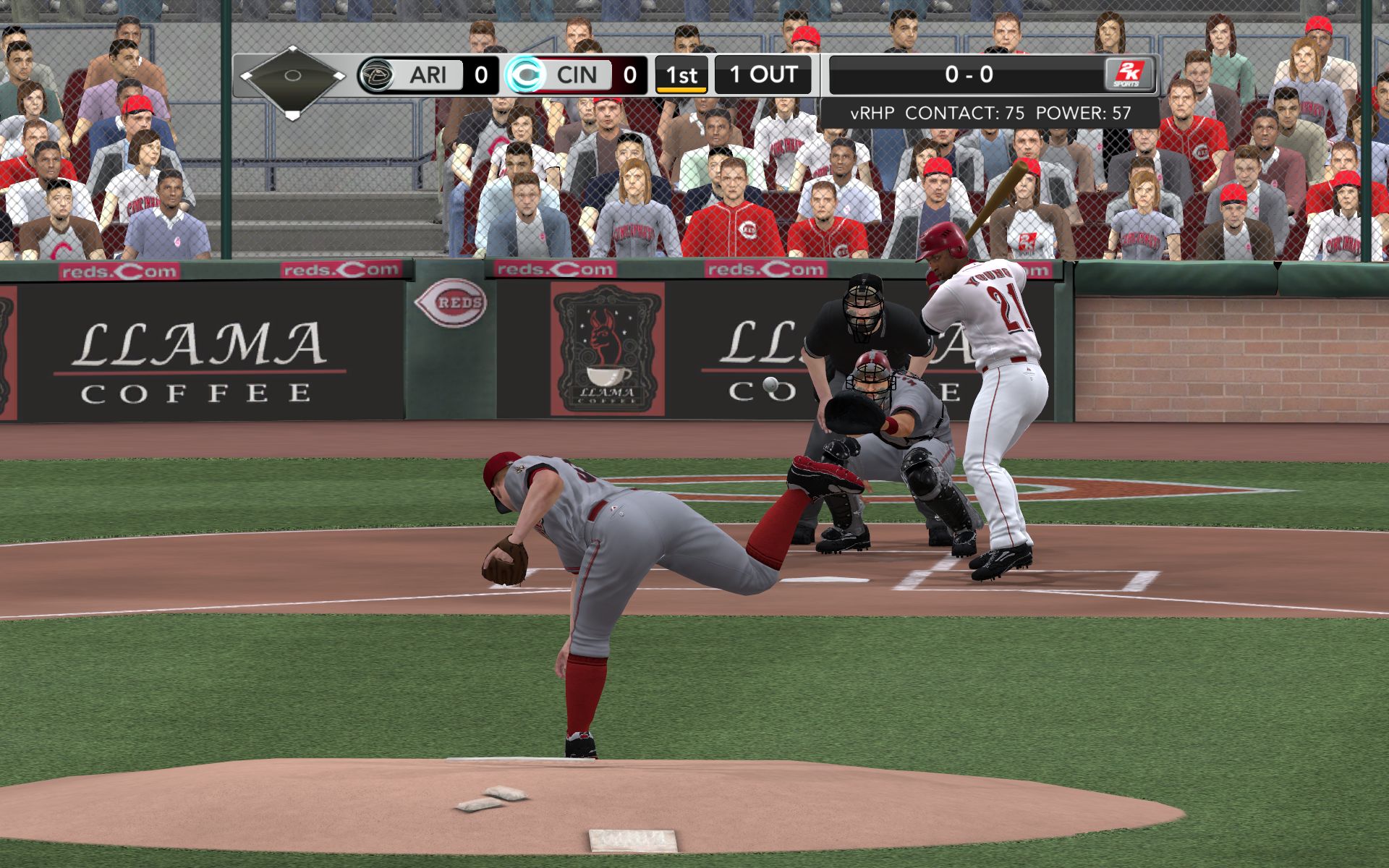Click the 2K Sports logo badge

(x=1128, y=75)
